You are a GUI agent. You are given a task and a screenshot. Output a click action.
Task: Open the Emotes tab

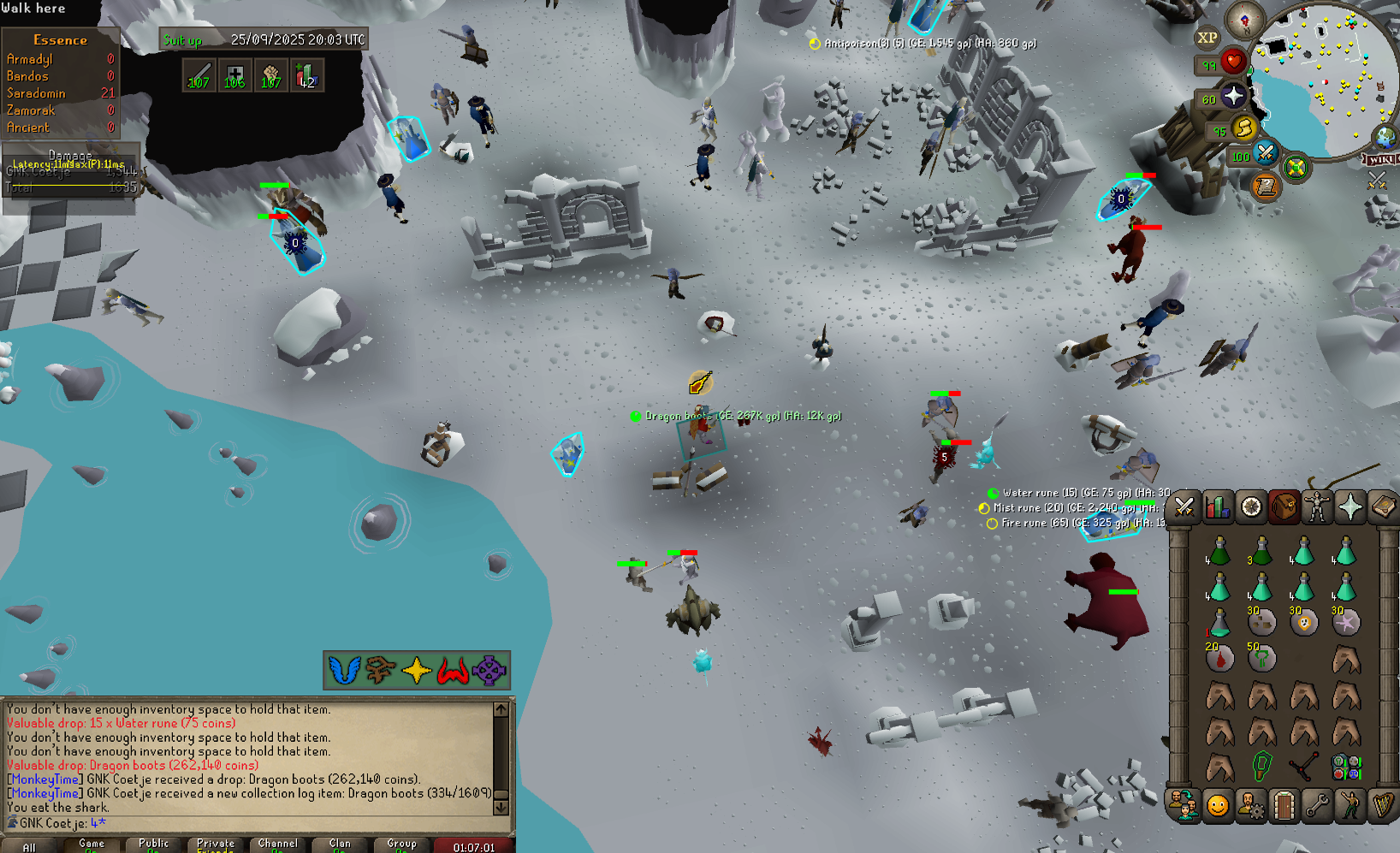coord(1351,805)
